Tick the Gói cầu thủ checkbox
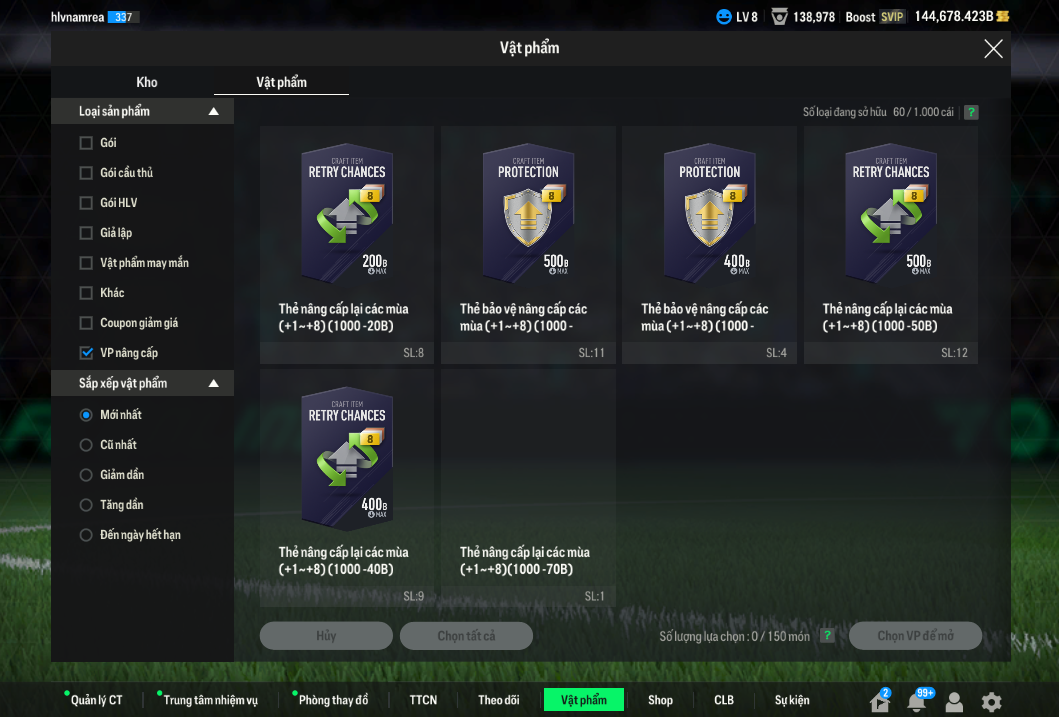The height and width of the screenshot is (717, 1059). point(86,173)
